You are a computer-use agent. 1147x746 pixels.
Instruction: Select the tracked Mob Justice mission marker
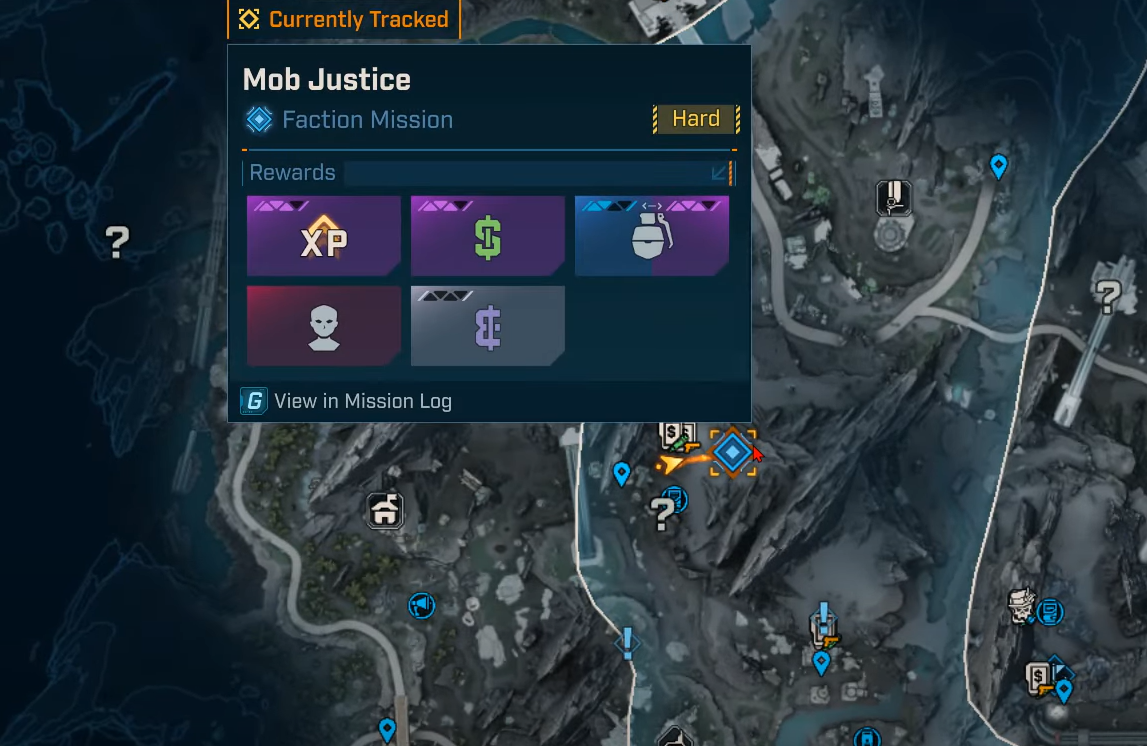[x=733, y=453]
